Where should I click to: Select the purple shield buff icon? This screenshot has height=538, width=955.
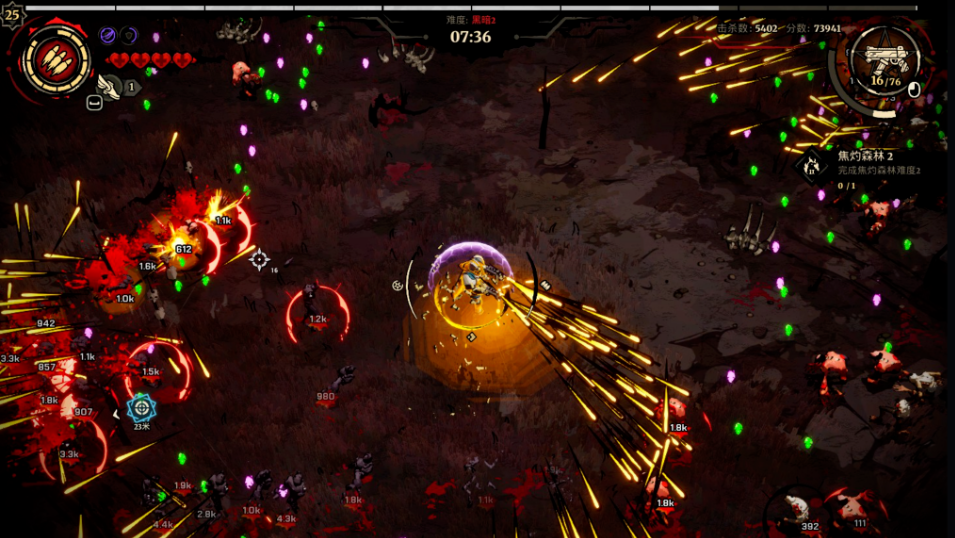[129, 36]
